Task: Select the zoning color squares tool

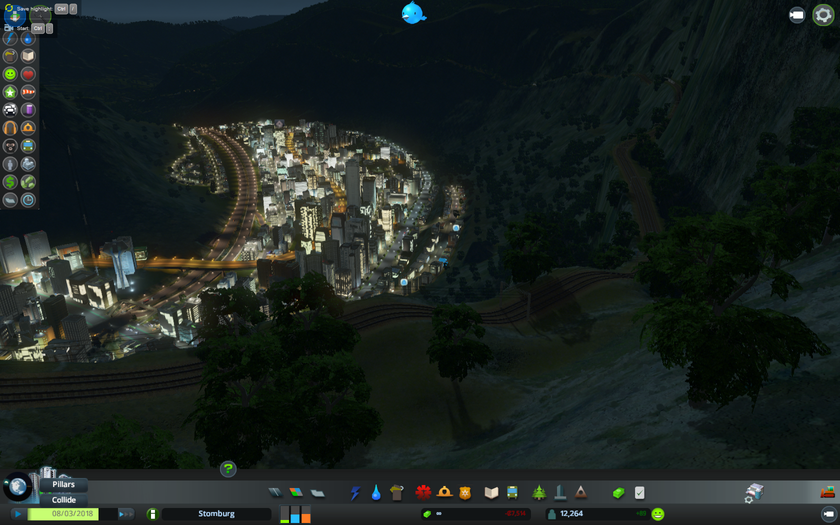Action: click(x=296, y=493)
